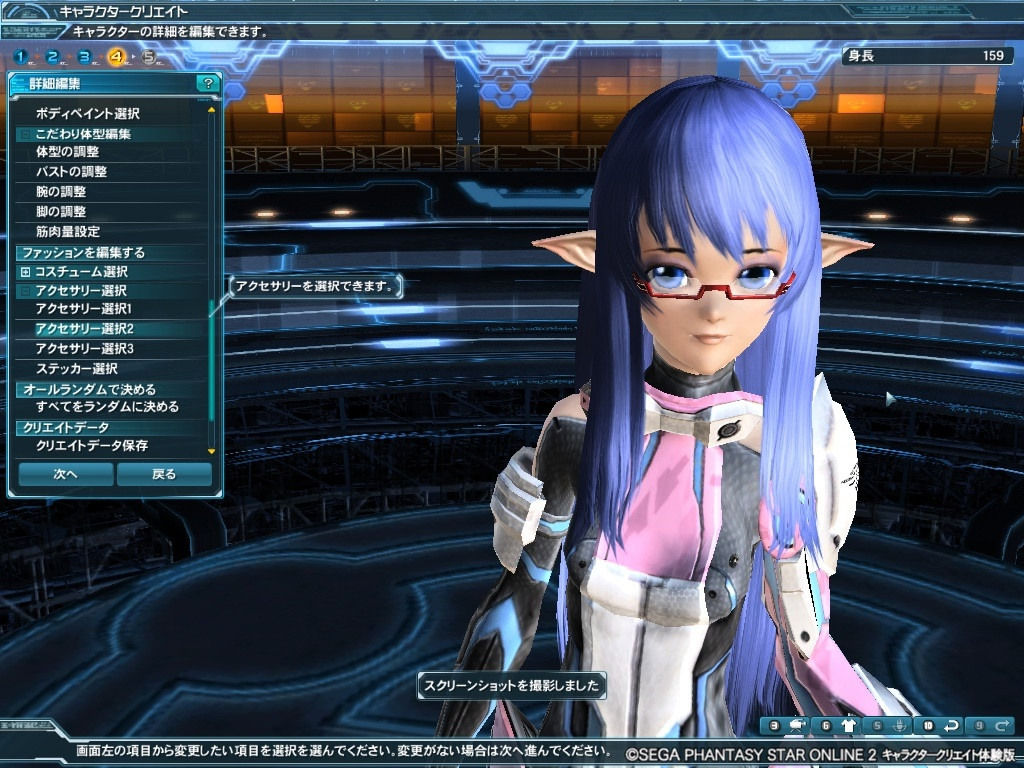This screenshot has width=1024, height=768.
Task: Open バストの調整 entry
Action: click(71, 172)
